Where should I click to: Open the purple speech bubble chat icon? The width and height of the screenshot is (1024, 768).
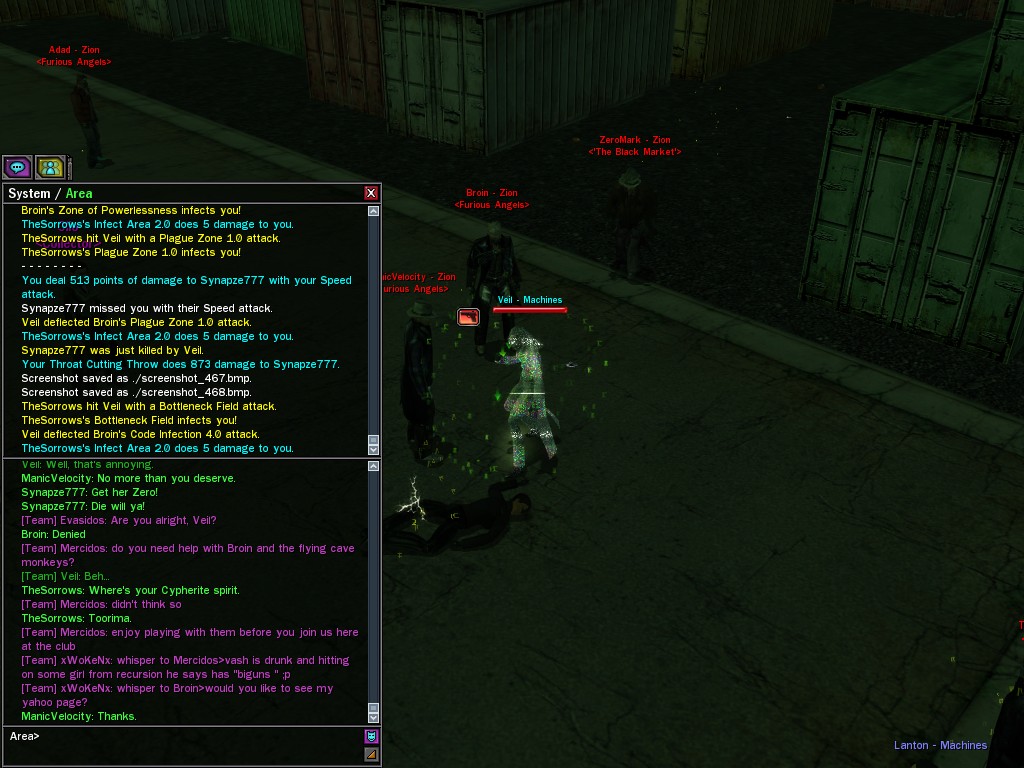pyautogui.click(x=17, y=167)
